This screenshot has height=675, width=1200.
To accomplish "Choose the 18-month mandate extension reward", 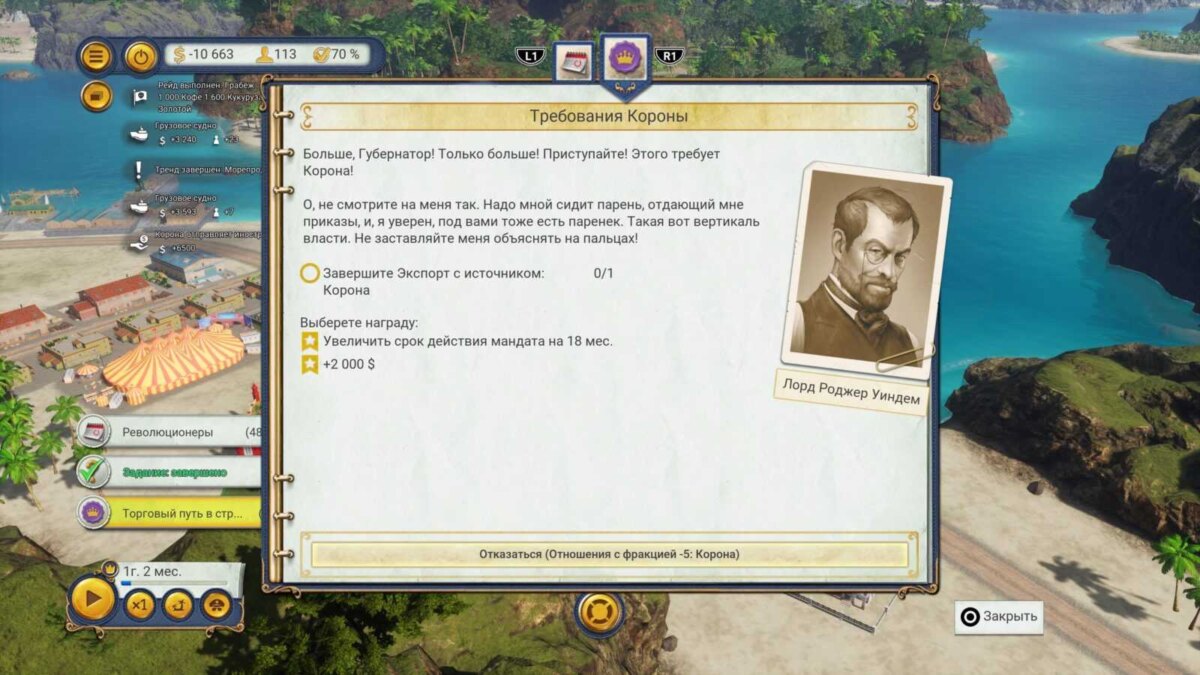I will [x=467, y=341].
